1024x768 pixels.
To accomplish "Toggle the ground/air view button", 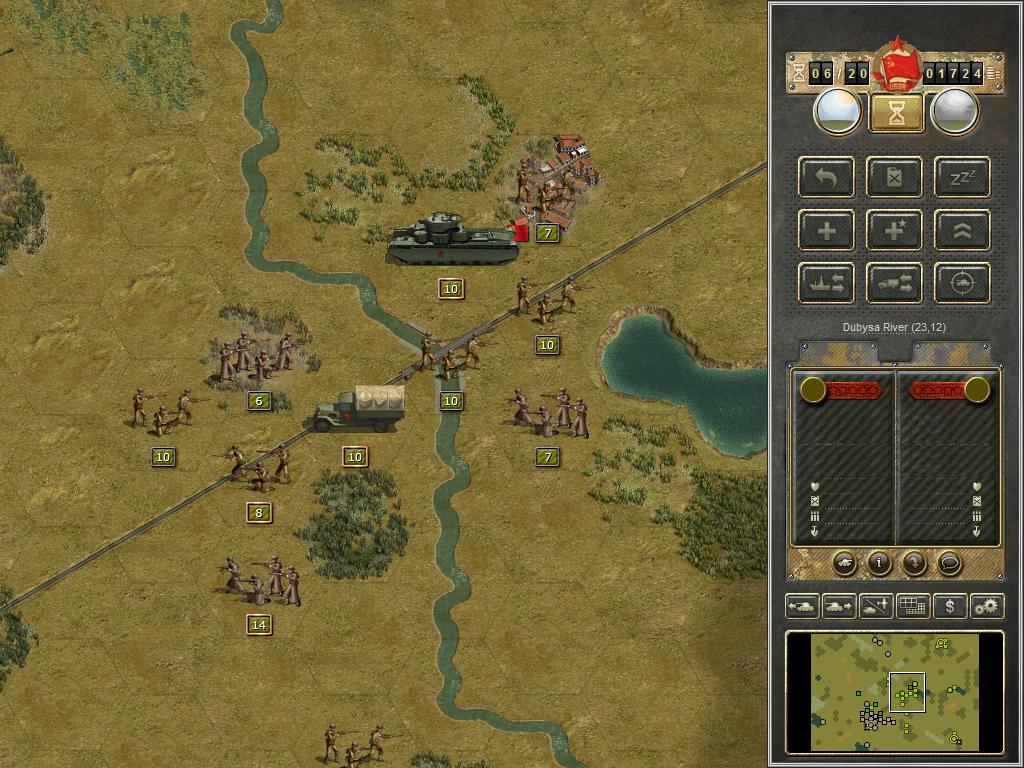I will click(x=875, y=606).
